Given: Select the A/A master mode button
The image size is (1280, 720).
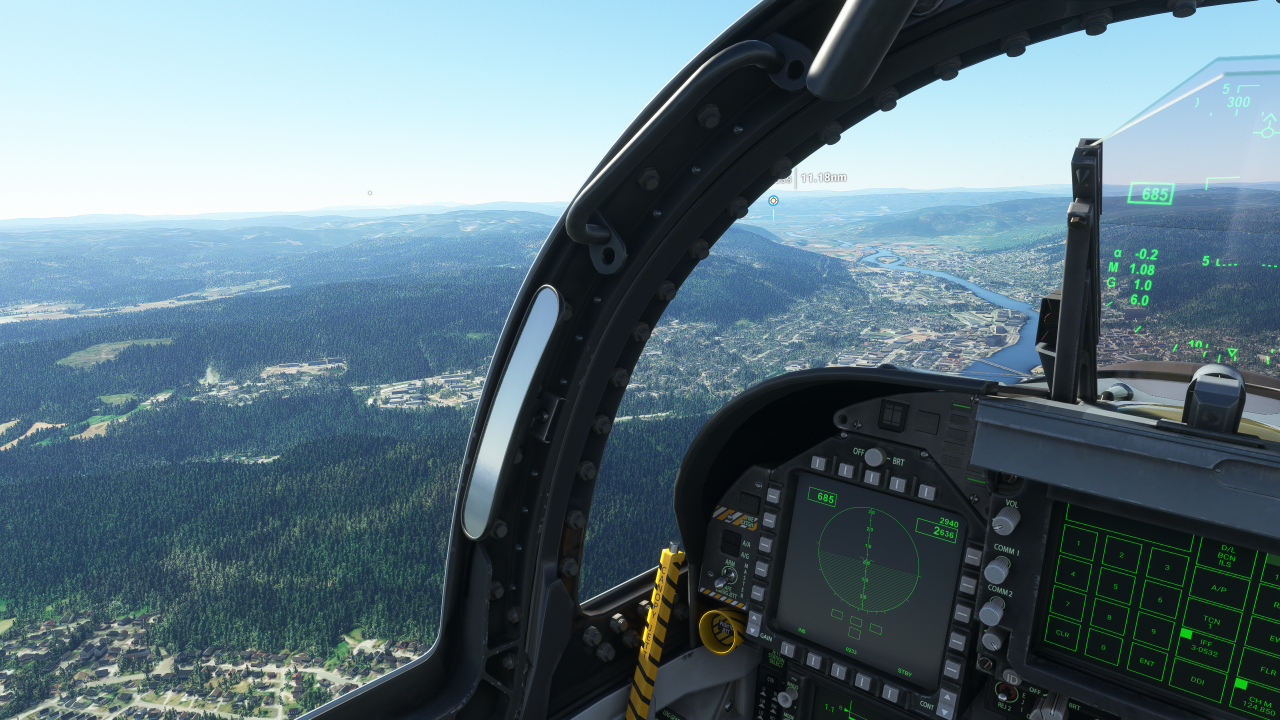Looking at the screenshot, I should click(729, 538).
